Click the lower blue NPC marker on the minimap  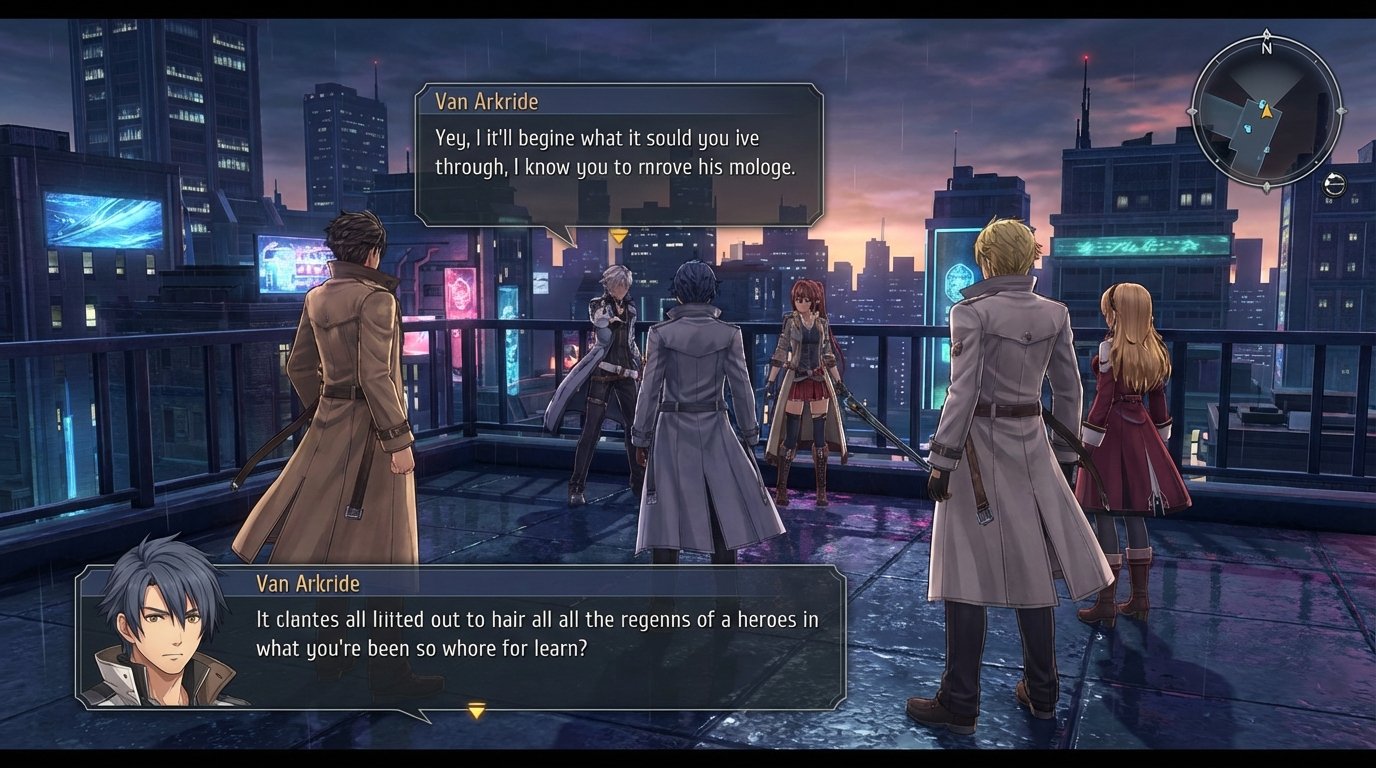click(1248, 129)
